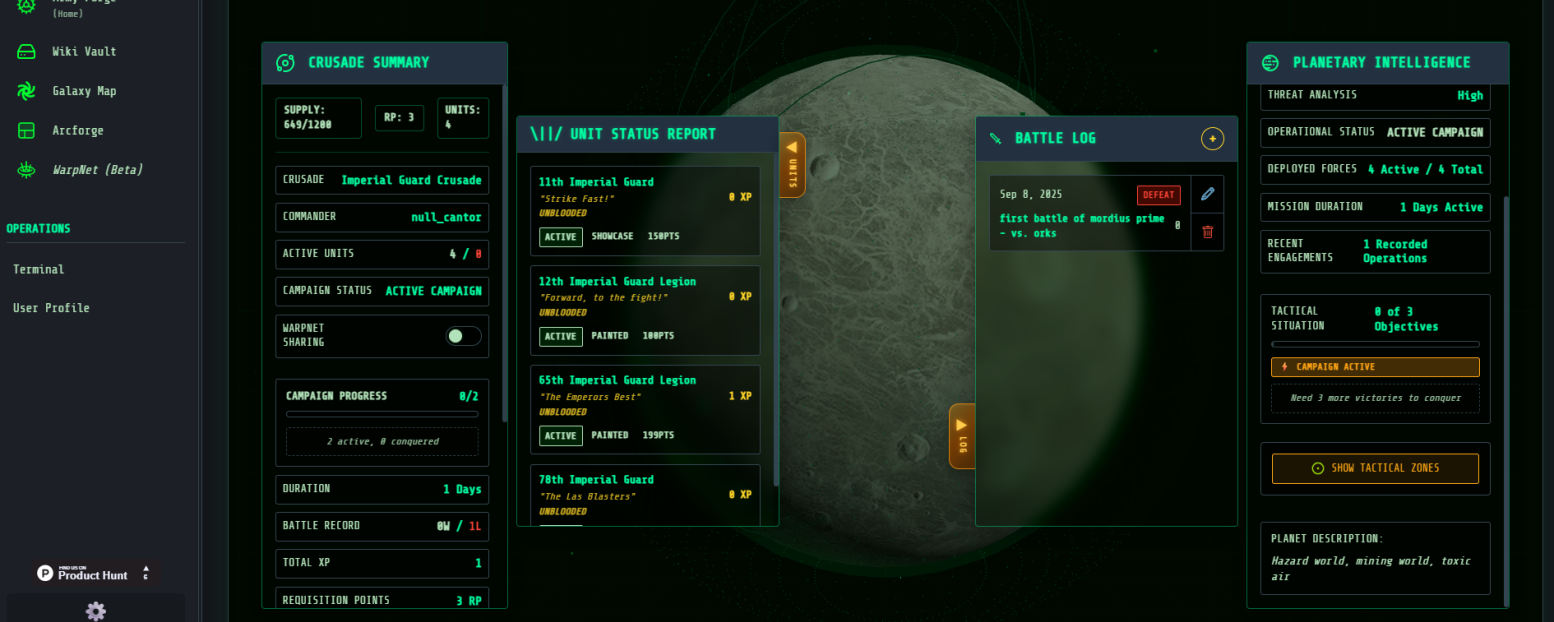Edit the Mordius Prime battle entry
This screenshot has height=622, width=1554.
[x=1207, y=194]
